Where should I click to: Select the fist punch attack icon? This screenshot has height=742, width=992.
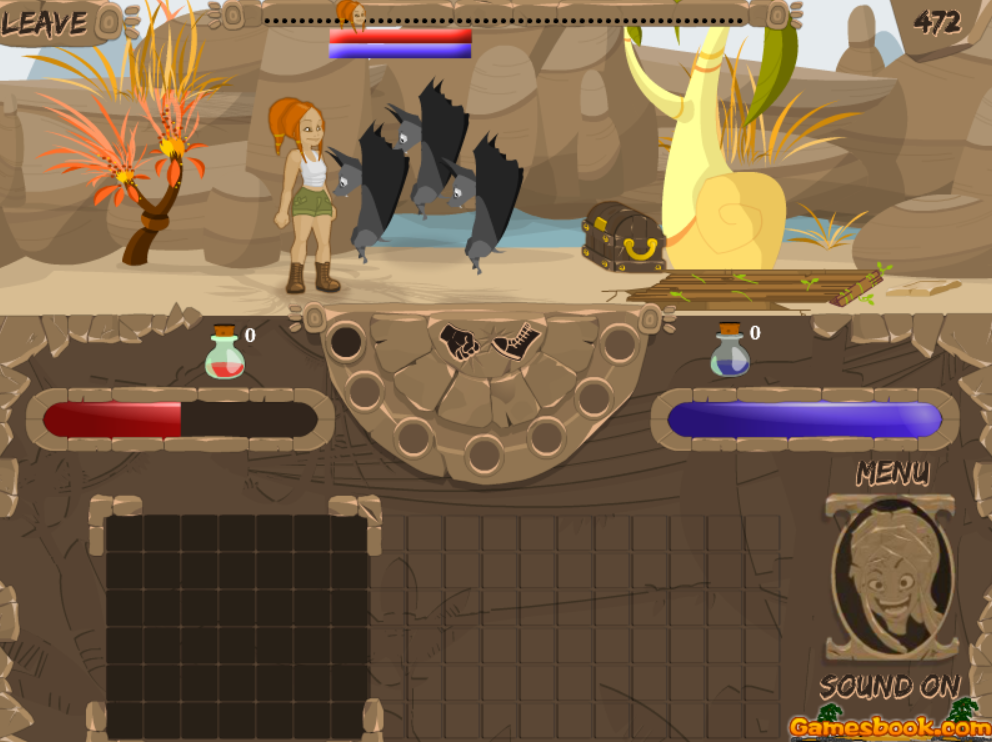point(460,340)
